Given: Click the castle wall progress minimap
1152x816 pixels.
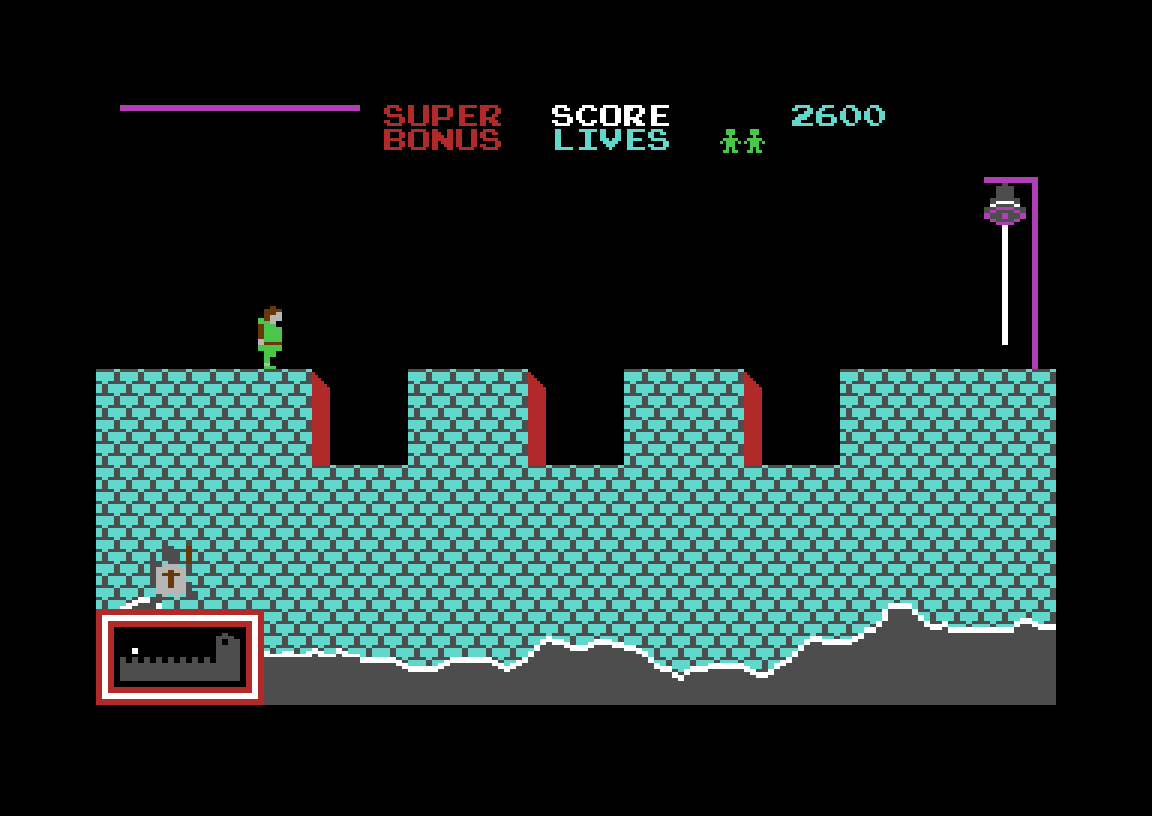Looking at the screenshot, I should point(180,657).
